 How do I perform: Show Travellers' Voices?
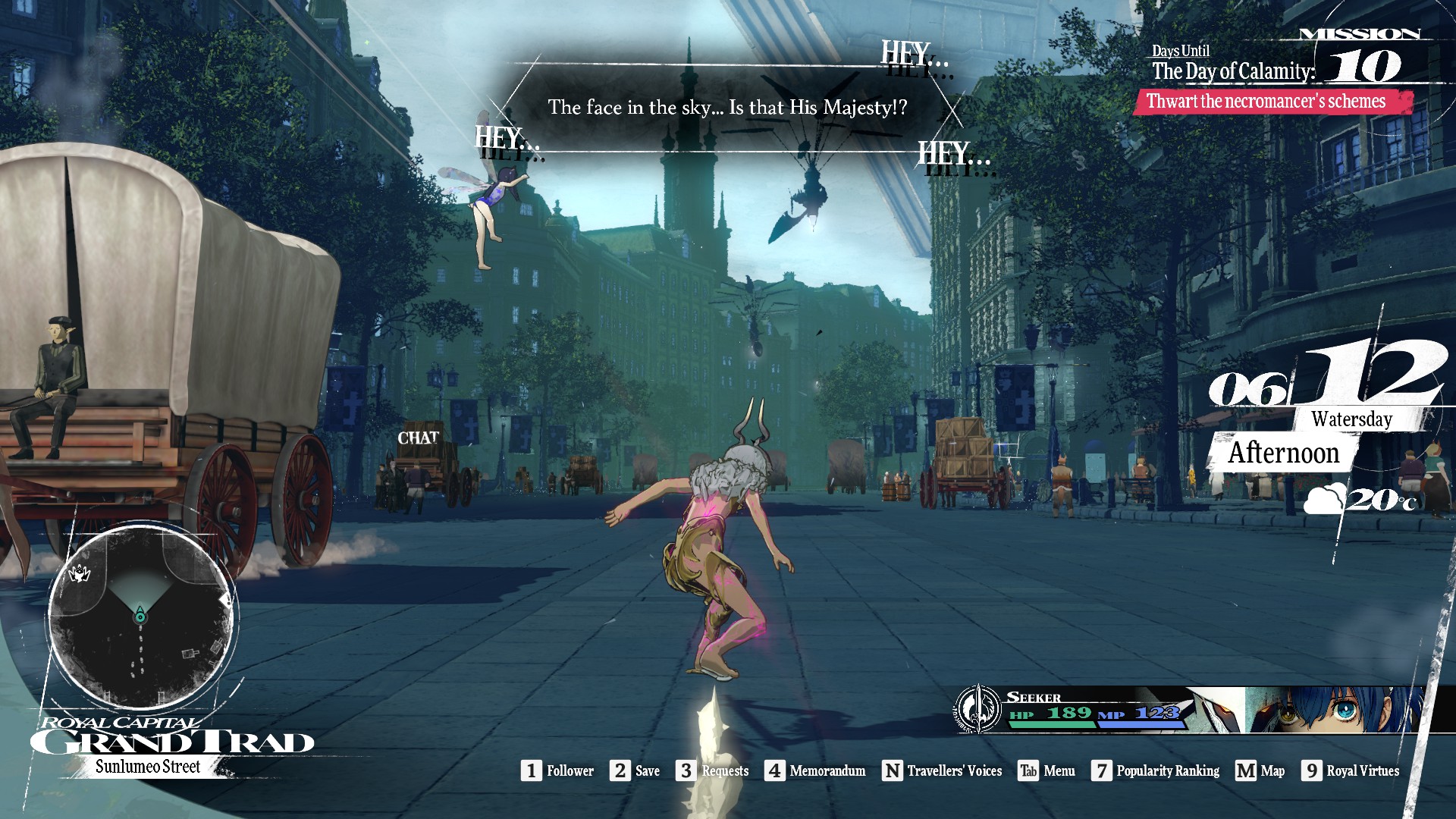coord(942,771)
